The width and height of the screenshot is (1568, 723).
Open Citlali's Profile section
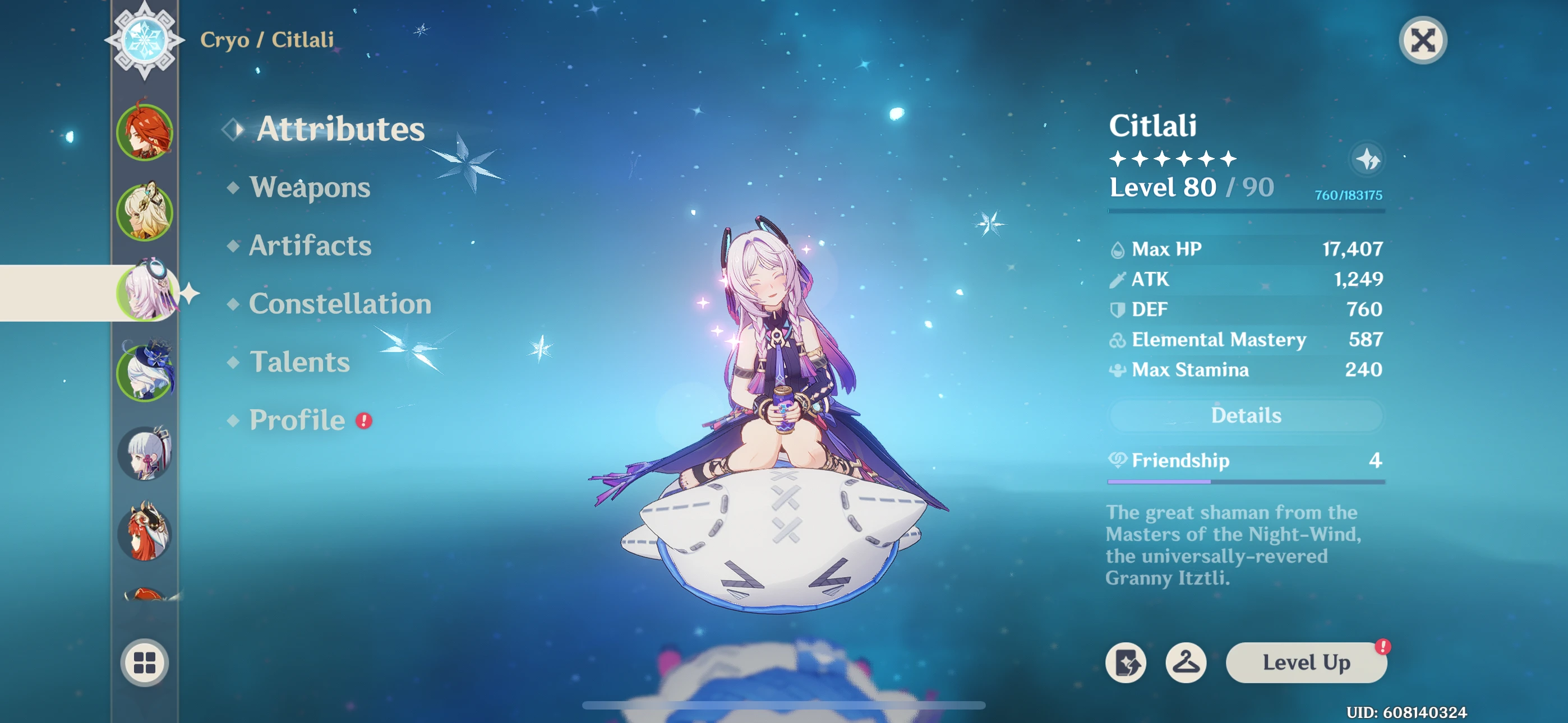point(296,420)
